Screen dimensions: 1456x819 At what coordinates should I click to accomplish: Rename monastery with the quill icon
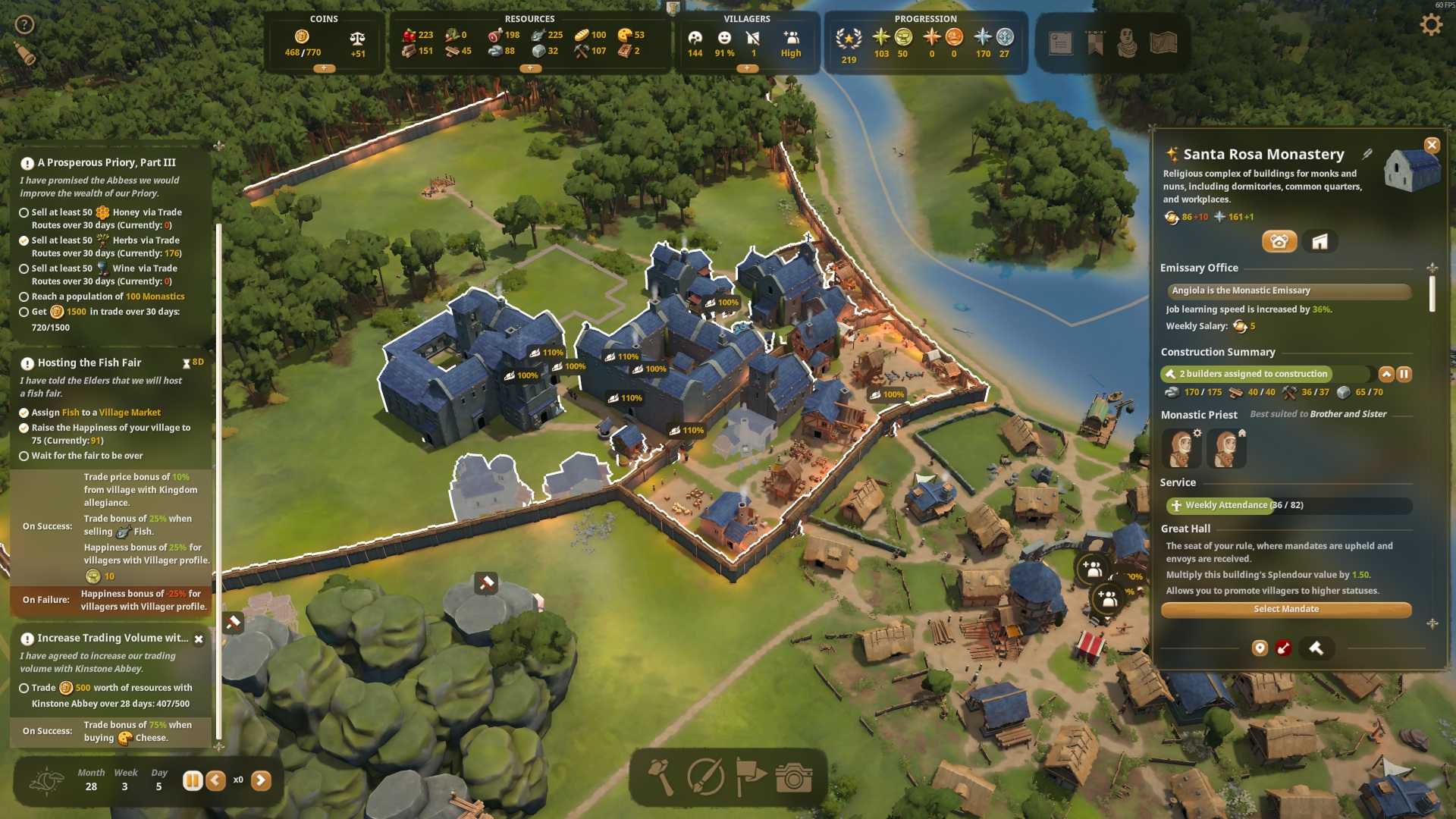[1367, 154]
